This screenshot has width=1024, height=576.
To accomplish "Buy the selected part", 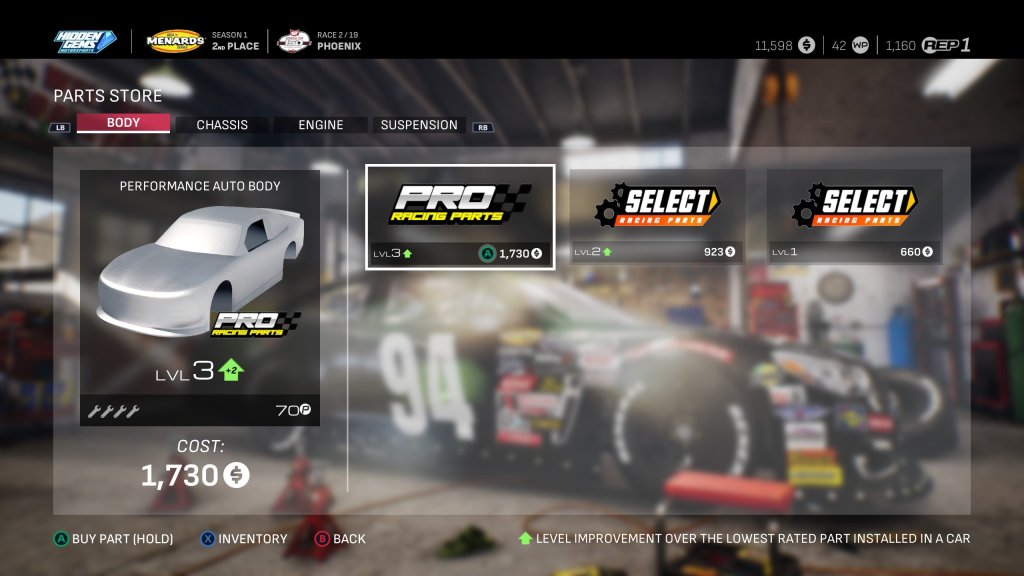I will 113,539.
